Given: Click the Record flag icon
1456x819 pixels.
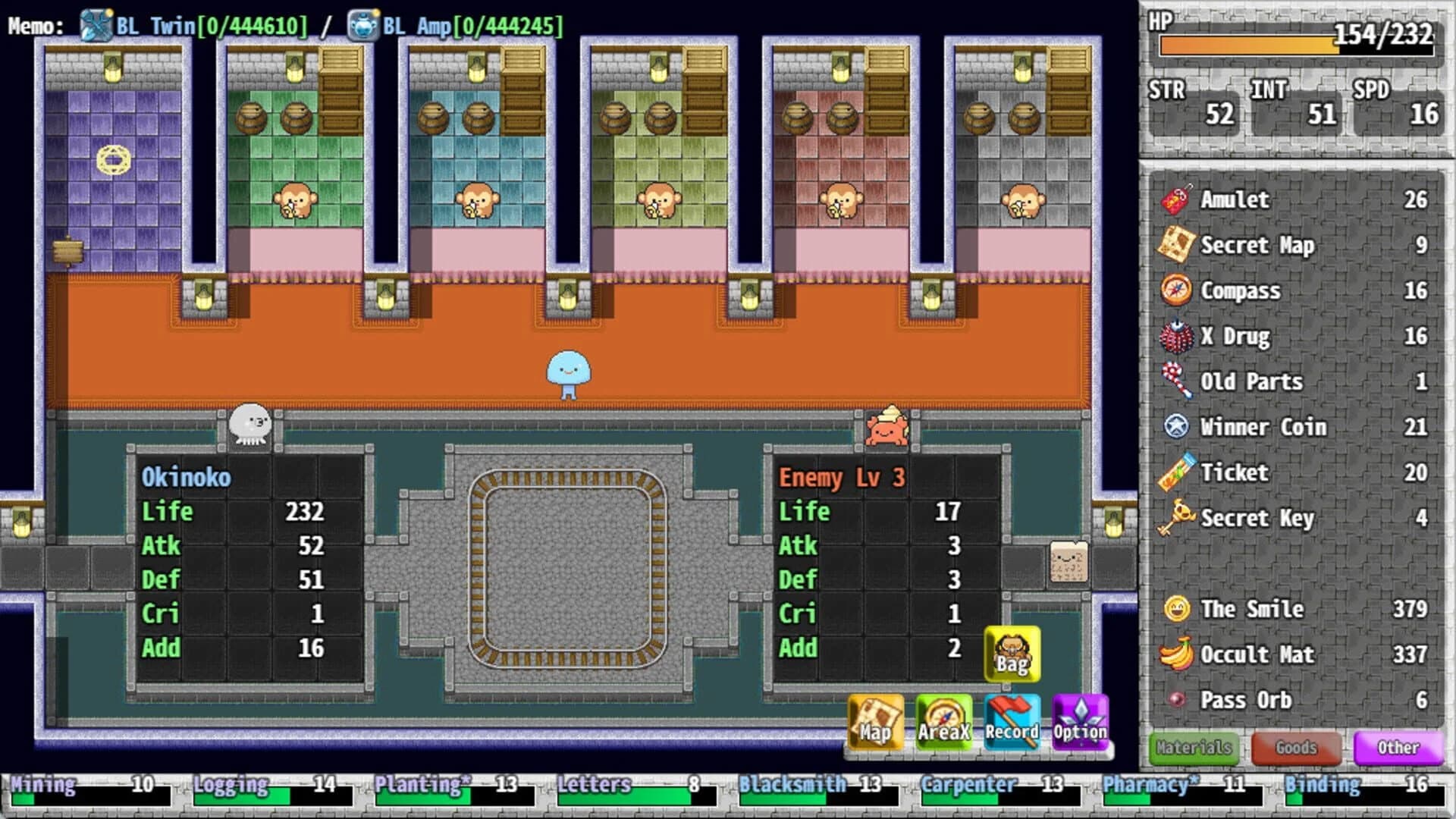Looking at the screenshot, I should pyautogui.click(x=1012, y=720).
